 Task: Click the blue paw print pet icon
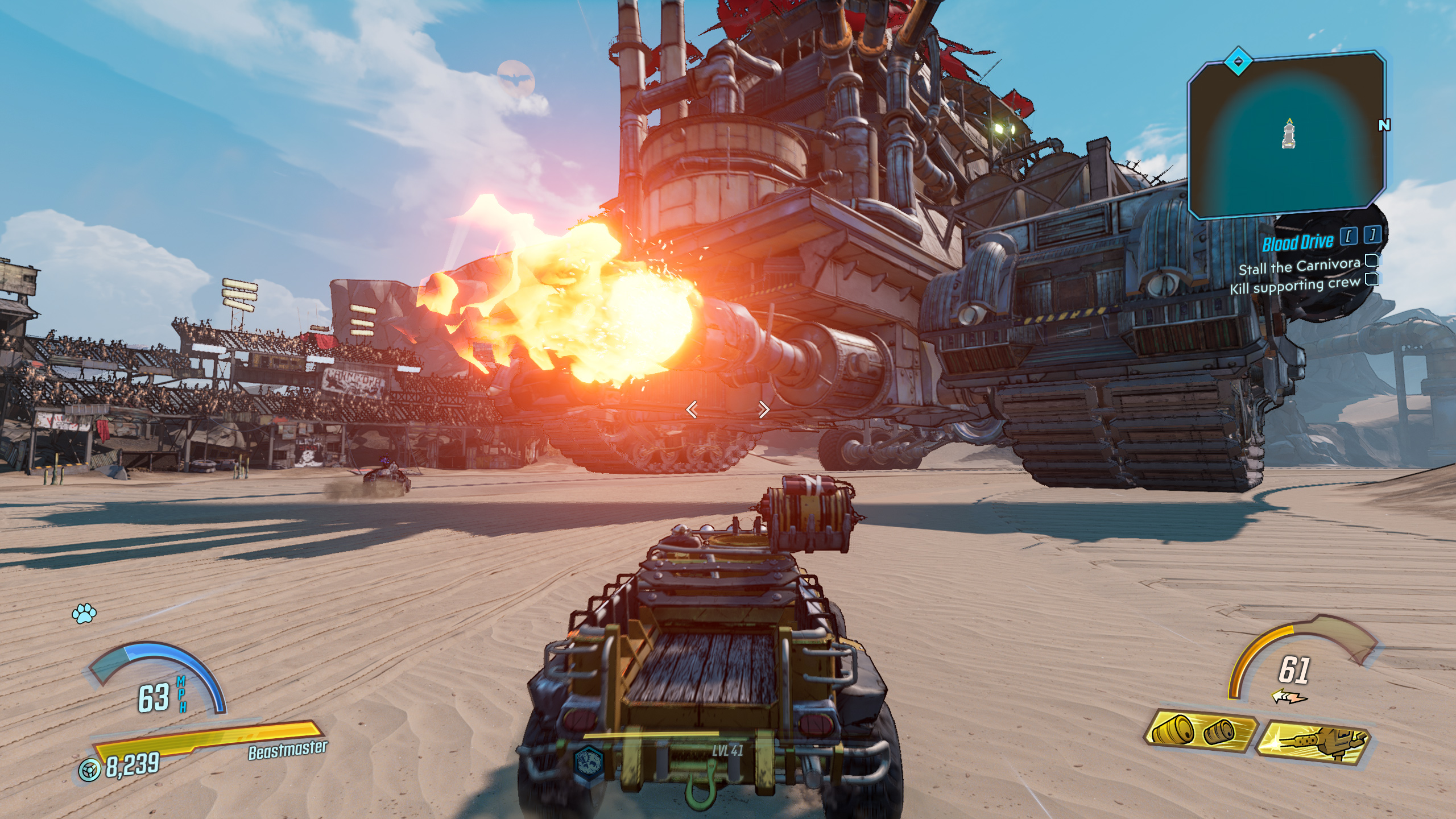(x=84, y=613)
